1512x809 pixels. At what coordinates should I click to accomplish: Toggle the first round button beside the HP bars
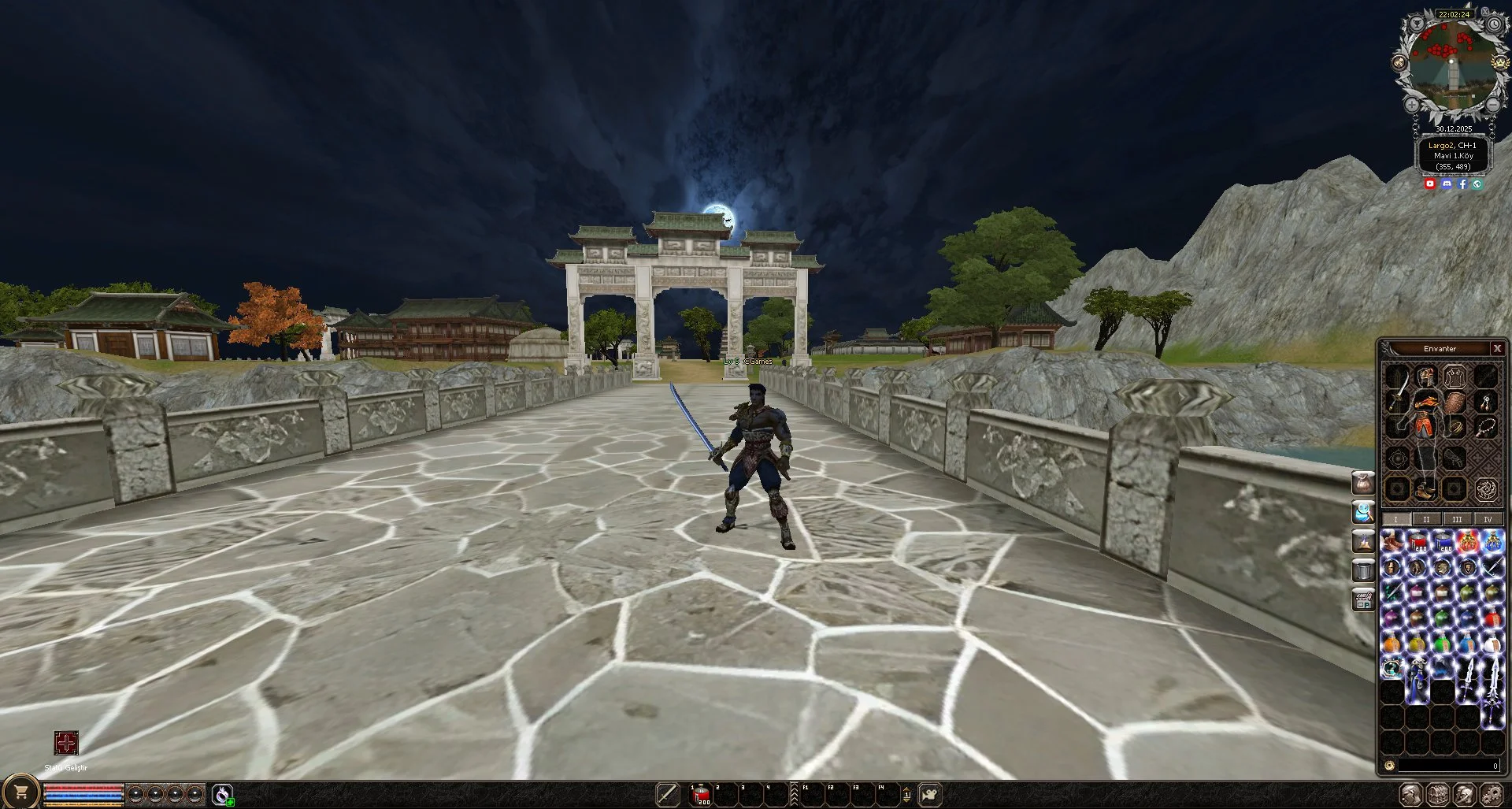point(135,793)
